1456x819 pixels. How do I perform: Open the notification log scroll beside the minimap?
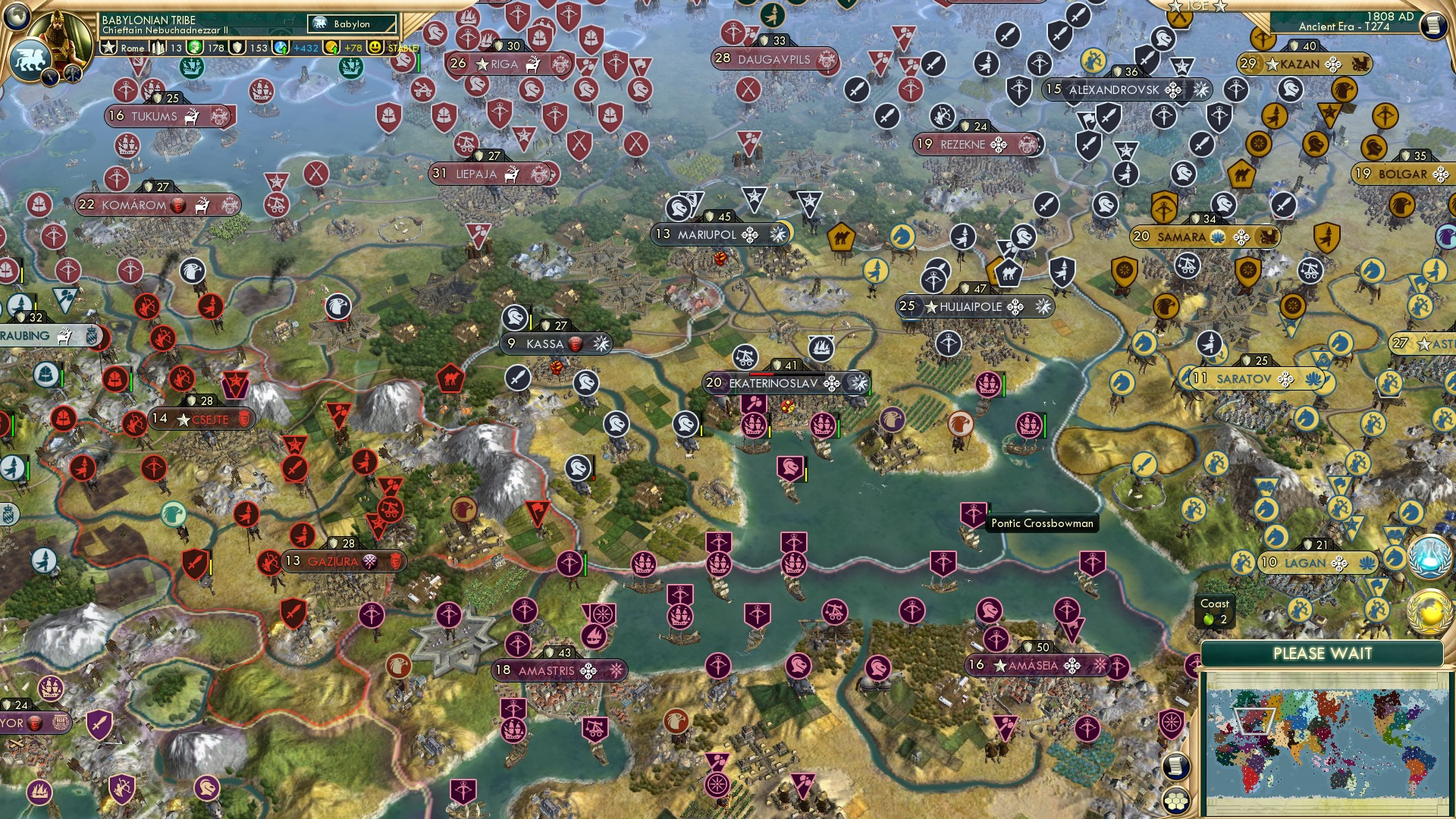click(1176, 765)
